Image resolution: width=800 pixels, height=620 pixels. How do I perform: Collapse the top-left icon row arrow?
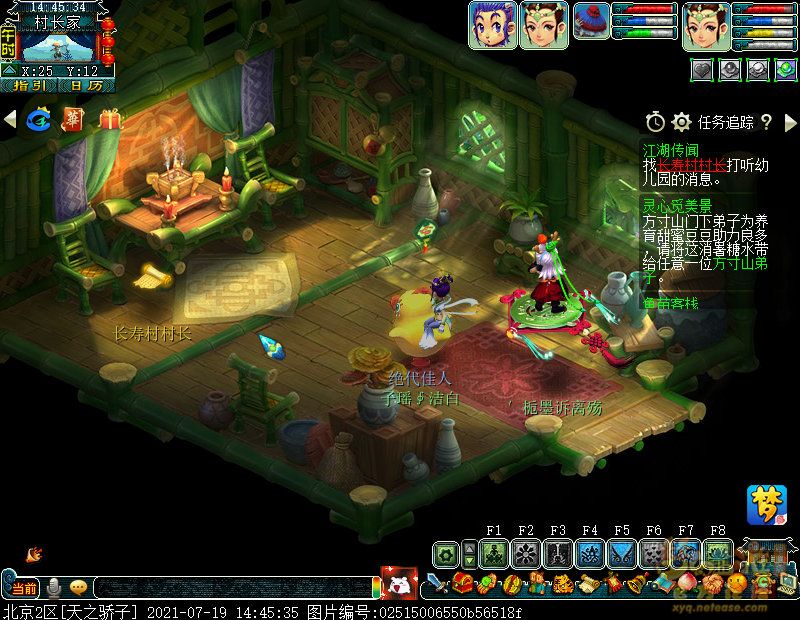click(x=11, y=120)
